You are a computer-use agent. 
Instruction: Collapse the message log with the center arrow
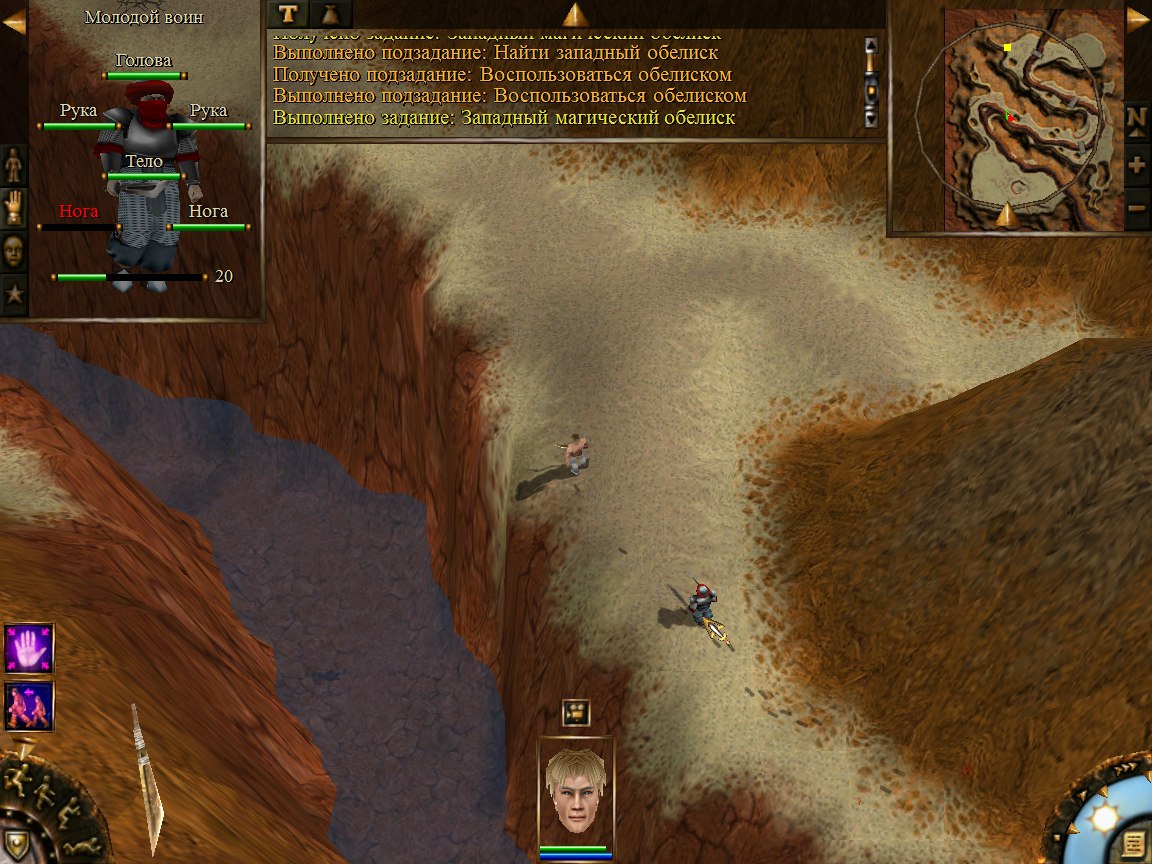(x=575, y=14)
